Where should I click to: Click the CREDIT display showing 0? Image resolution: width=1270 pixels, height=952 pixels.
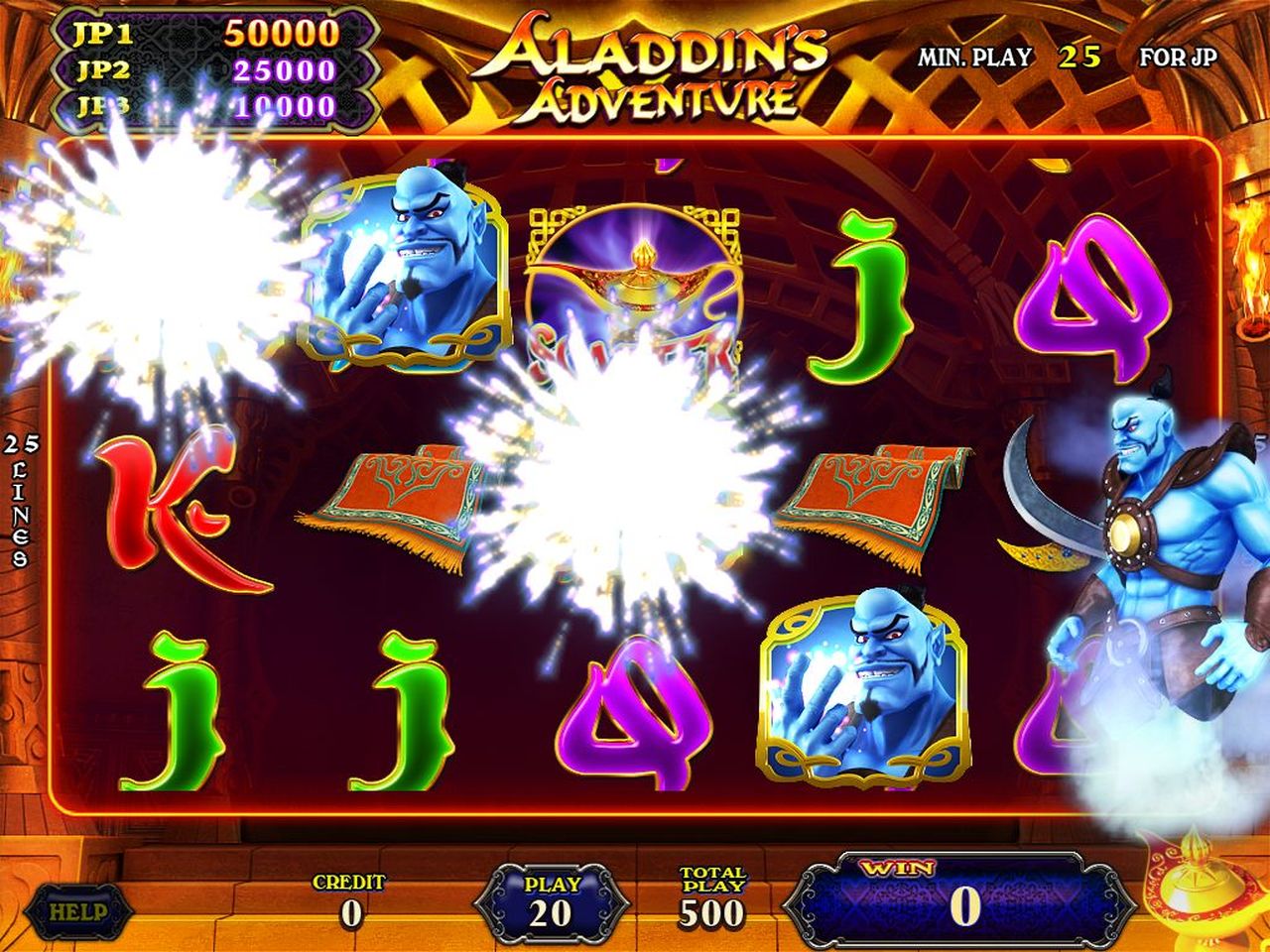pos(349,897)
